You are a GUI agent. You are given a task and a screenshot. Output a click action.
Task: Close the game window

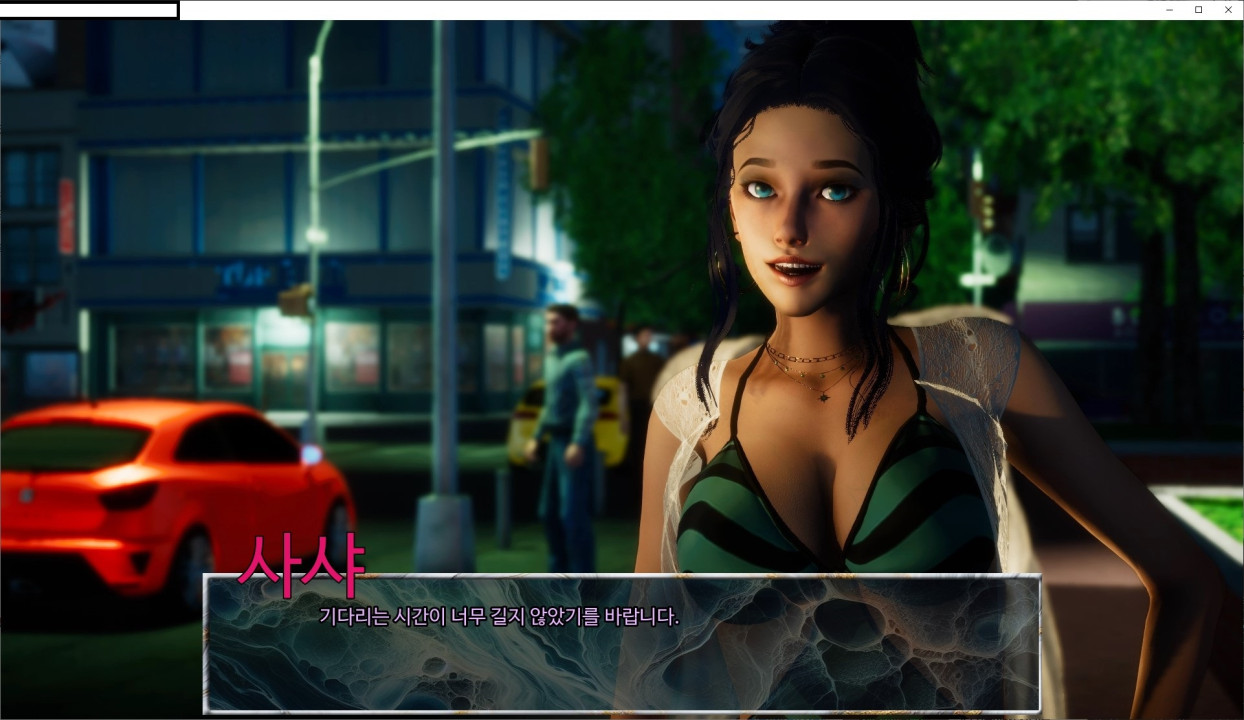(1228, 10)
